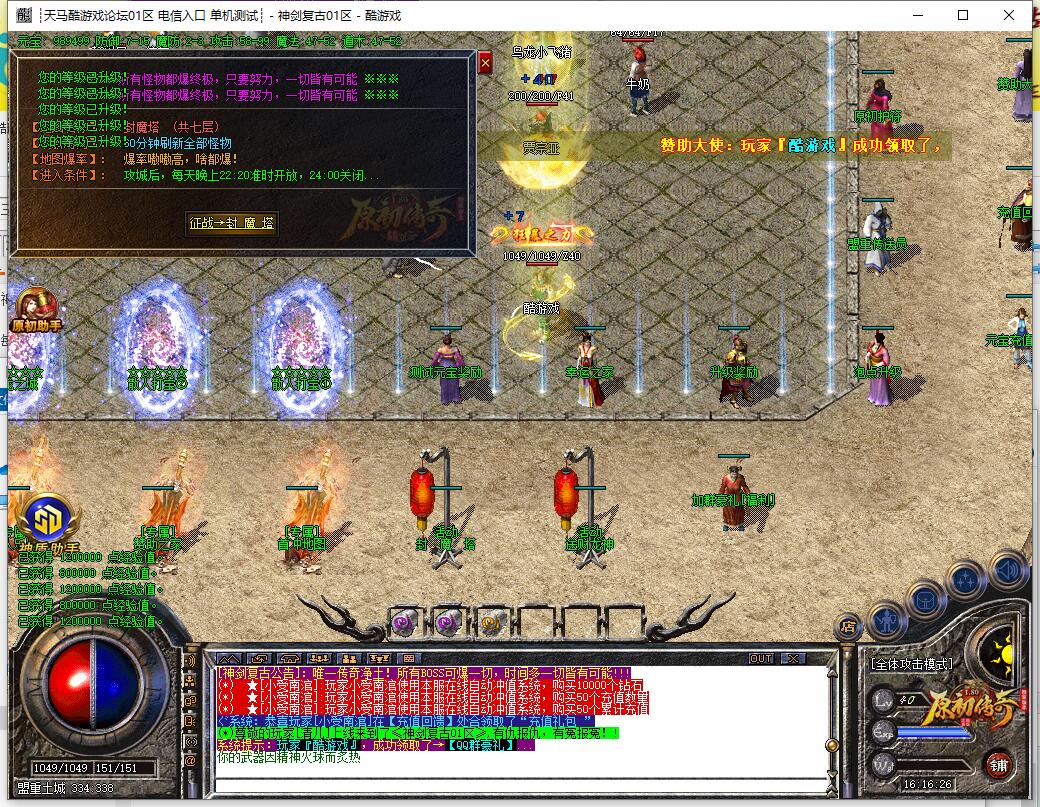The image size is (1040, 807).
Task: Click the 征战→封魔塔 link
Action: [232, 223]
